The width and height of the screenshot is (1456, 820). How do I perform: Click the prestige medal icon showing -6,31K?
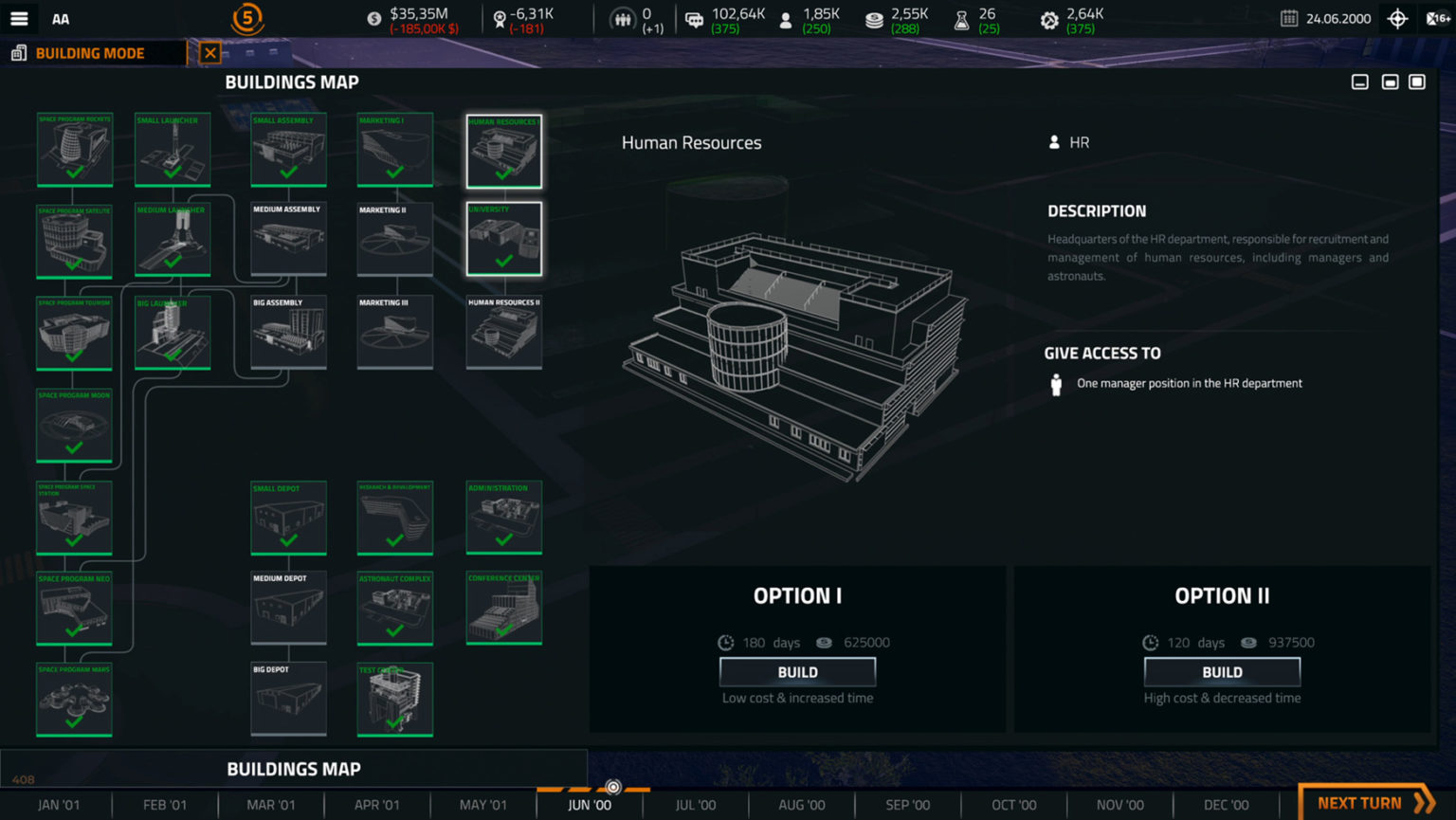coord(500,17)
